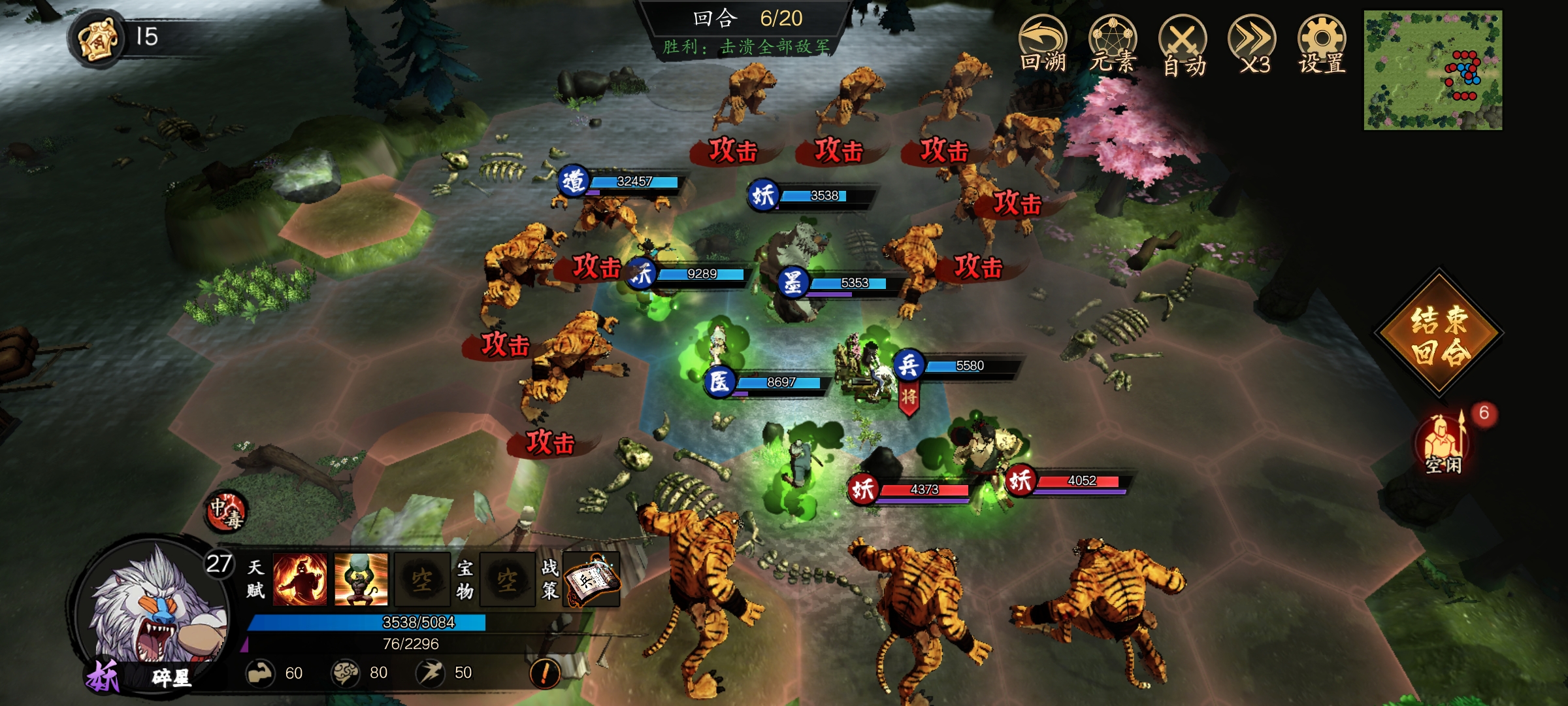The image size is (1568, 706).
Task: Open the 战策 strategy scroll
Action: click(591, 579)
